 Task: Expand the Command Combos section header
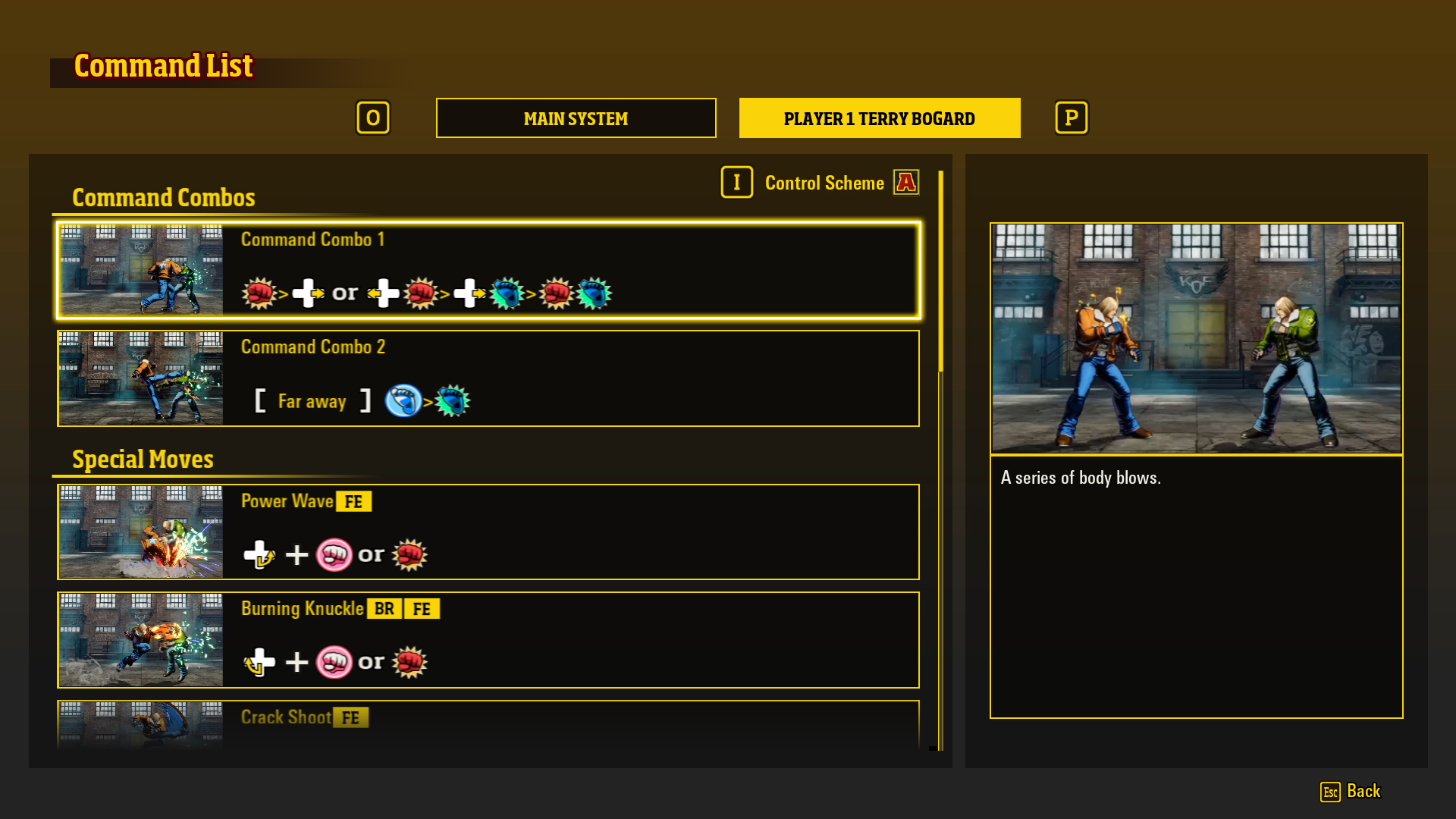click(x=164, y=197)
